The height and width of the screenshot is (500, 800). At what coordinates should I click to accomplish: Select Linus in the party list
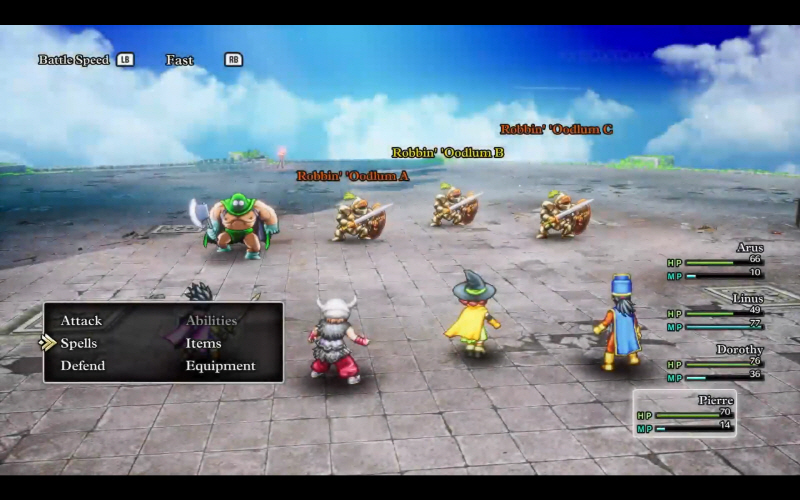pyautogui.click(x=716, y=311)
